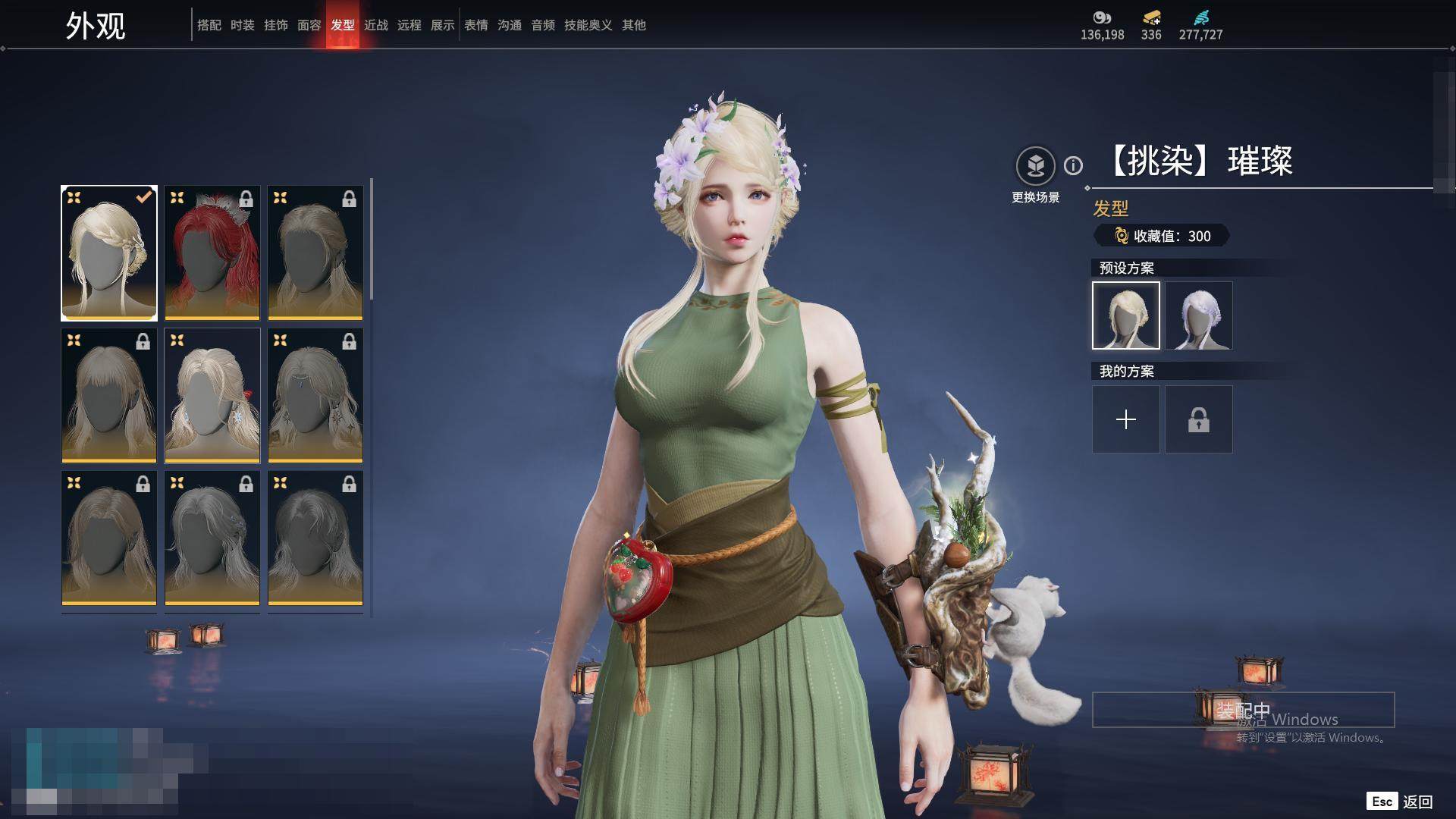
Task: Click the 装配中 equip button
Action: click(1242, 710)
